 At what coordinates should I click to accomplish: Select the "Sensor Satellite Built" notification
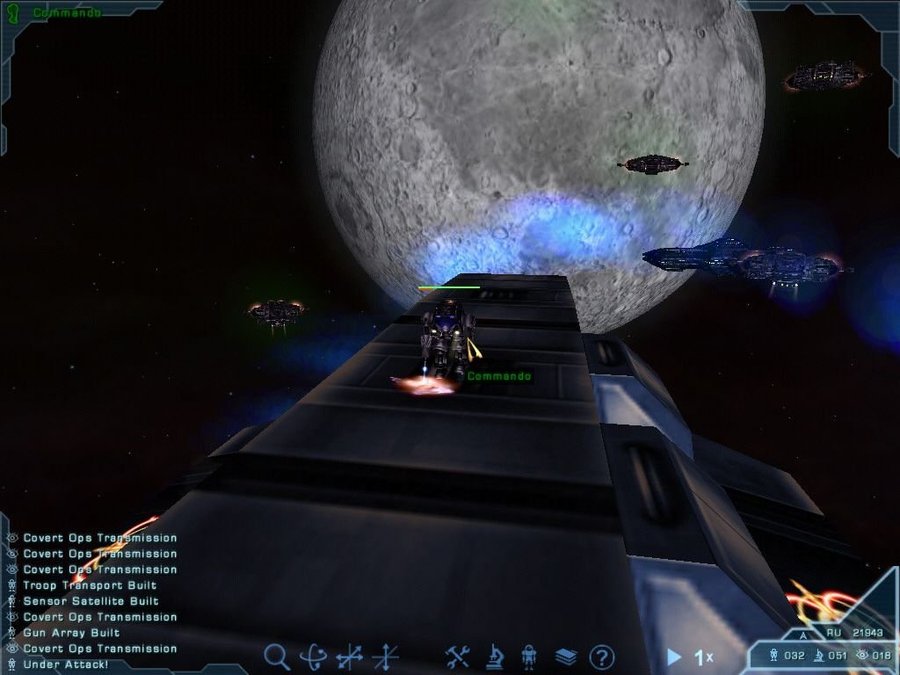pos(90,601)
